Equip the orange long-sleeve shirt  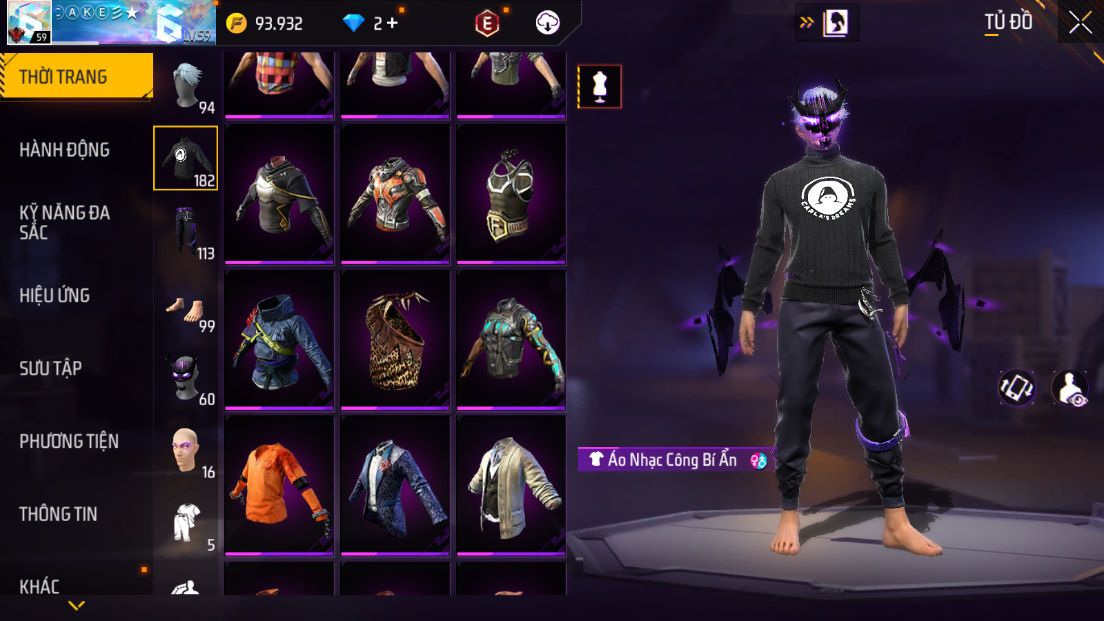279,484
